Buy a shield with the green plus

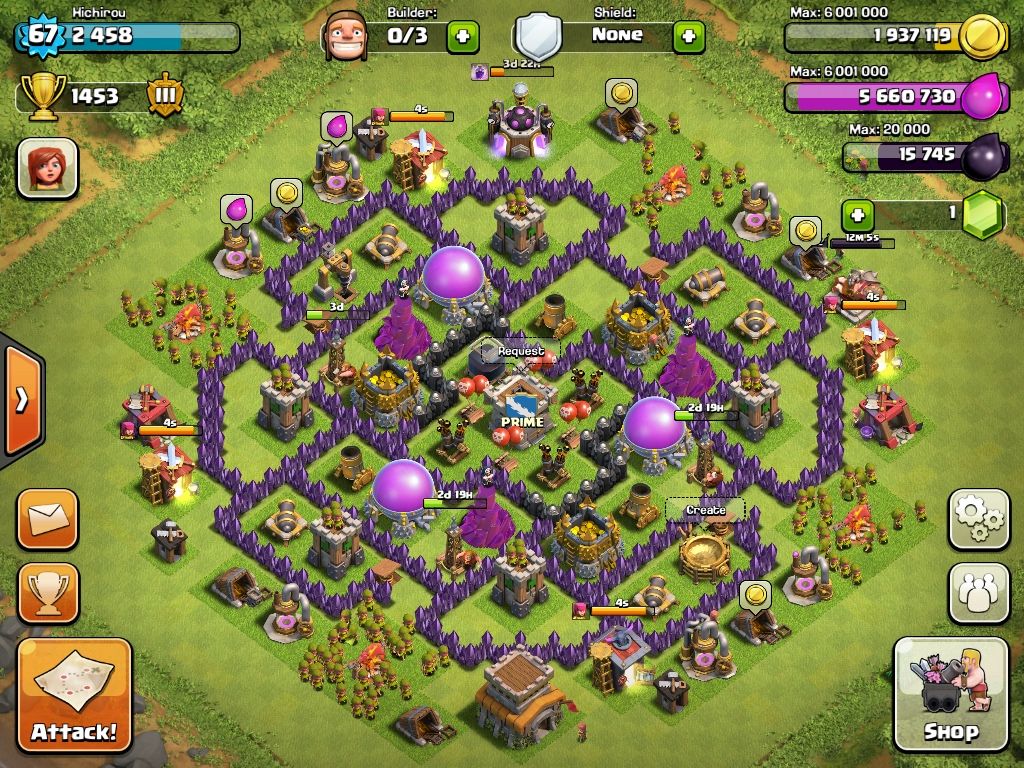[688, 36]
